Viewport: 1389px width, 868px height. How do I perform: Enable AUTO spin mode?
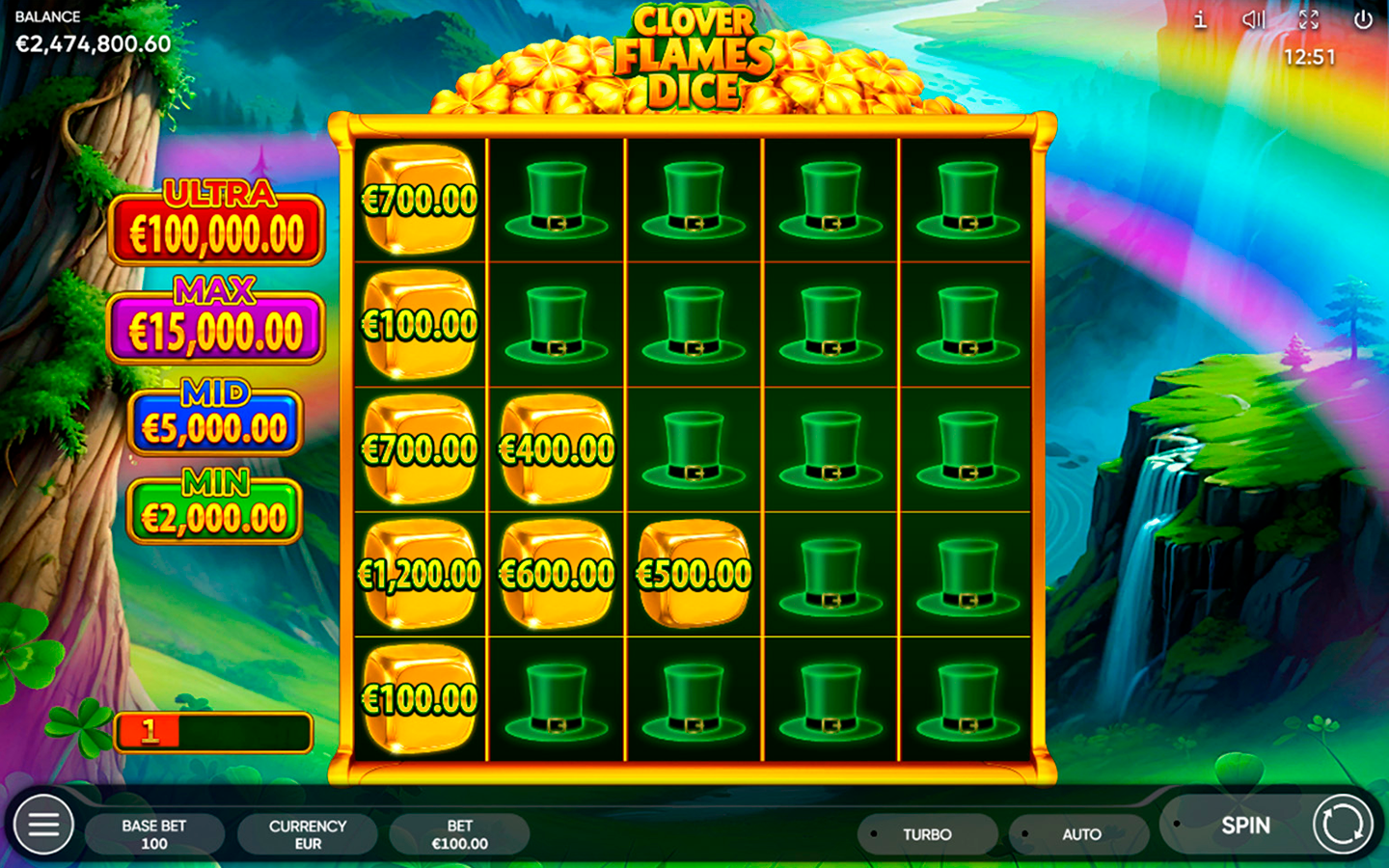pos(1080,833)
